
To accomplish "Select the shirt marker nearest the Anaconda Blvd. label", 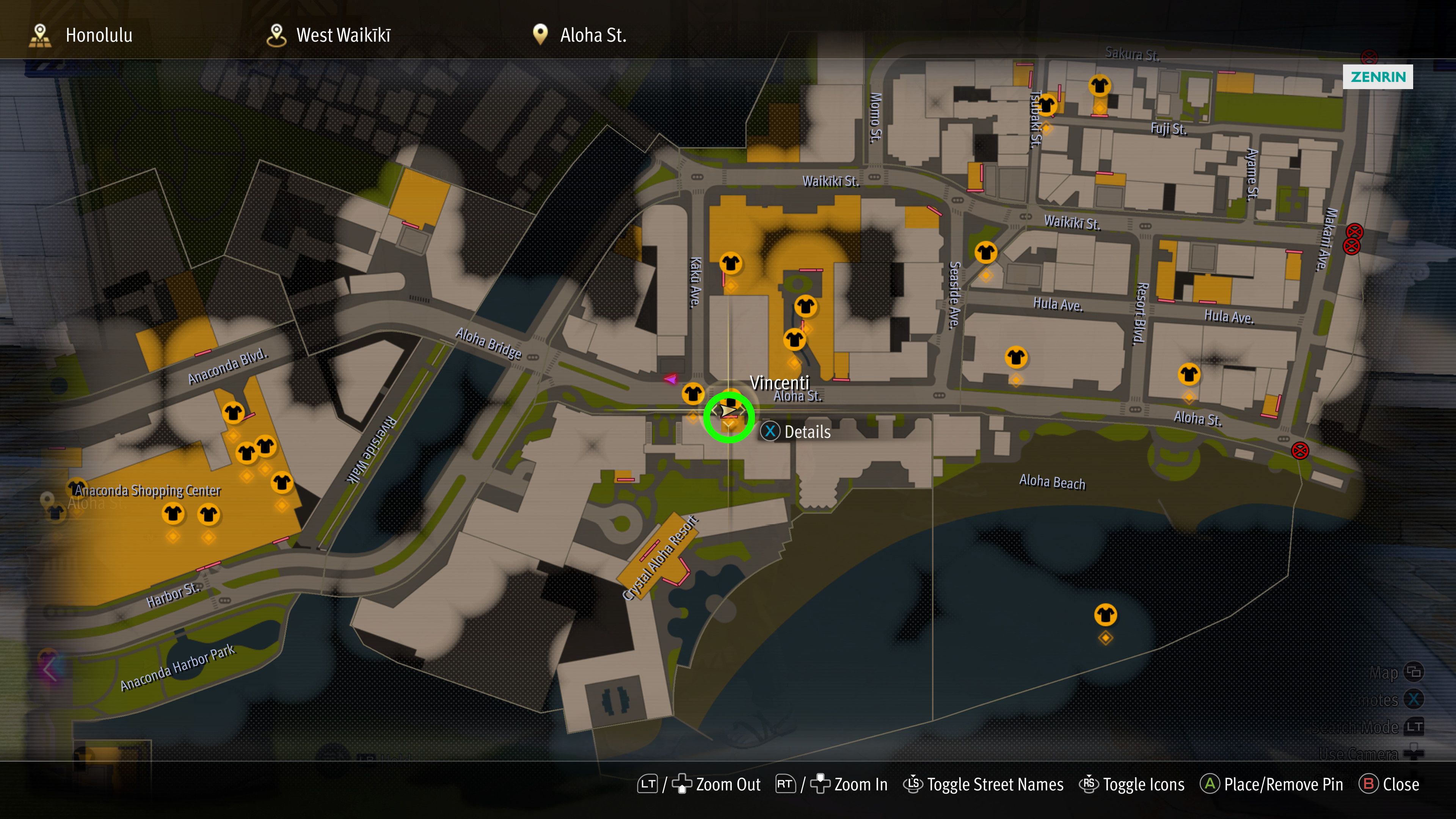I will pos(233,413).
